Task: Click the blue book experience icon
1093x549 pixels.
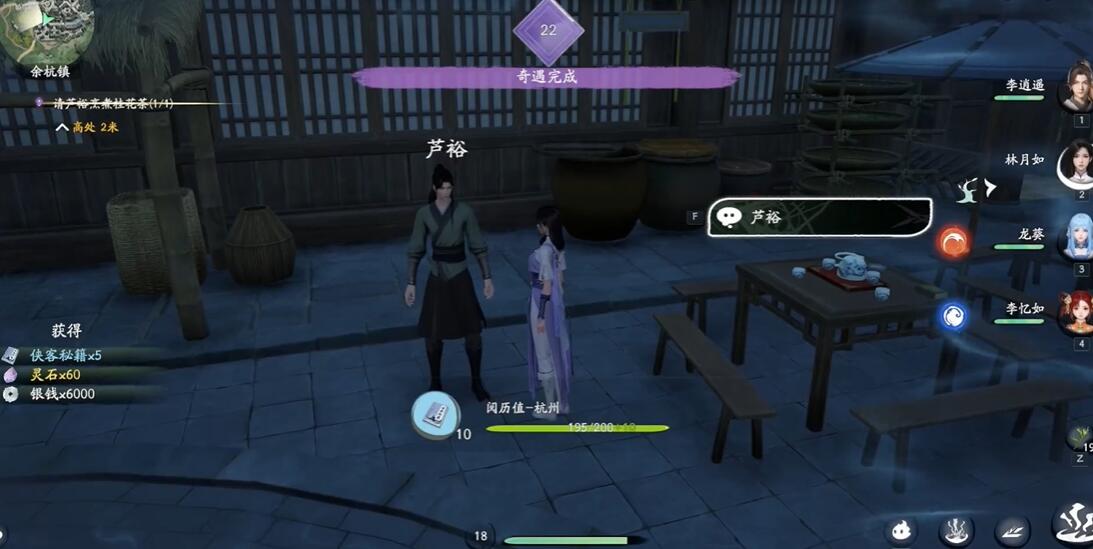Action: 436,414
